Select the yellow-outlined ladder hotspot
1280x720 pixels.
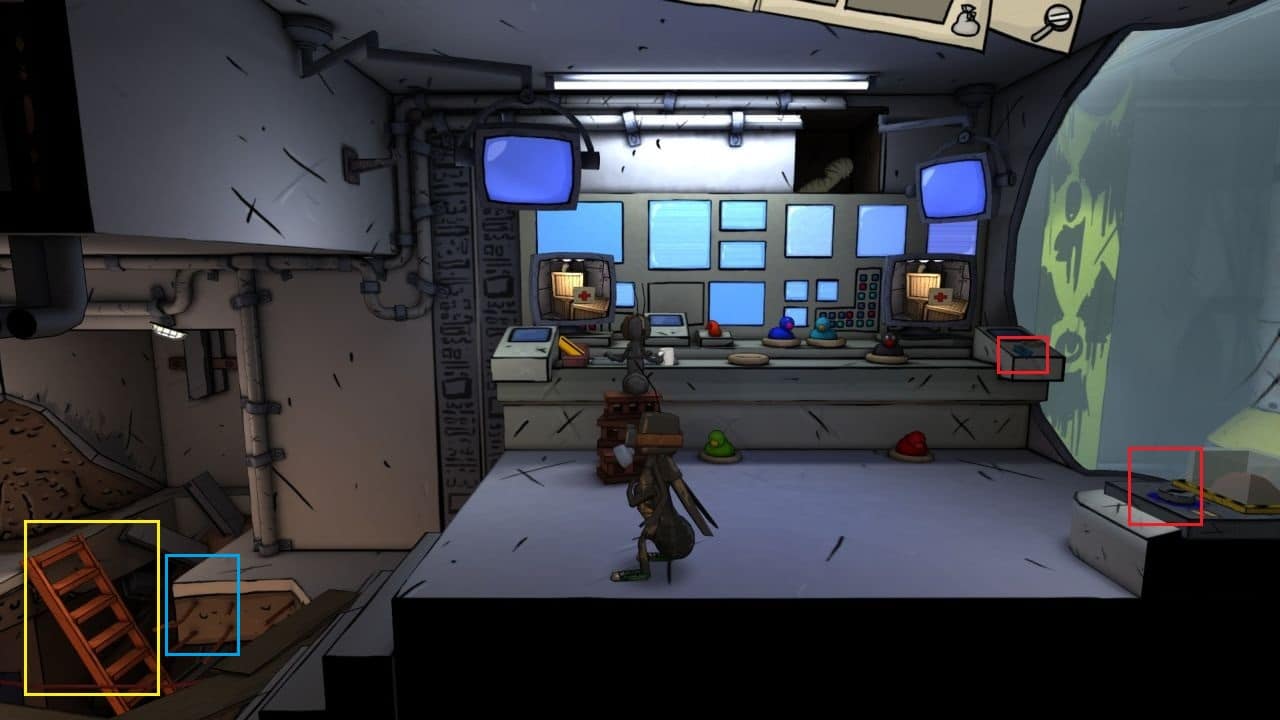pos(92,608)
